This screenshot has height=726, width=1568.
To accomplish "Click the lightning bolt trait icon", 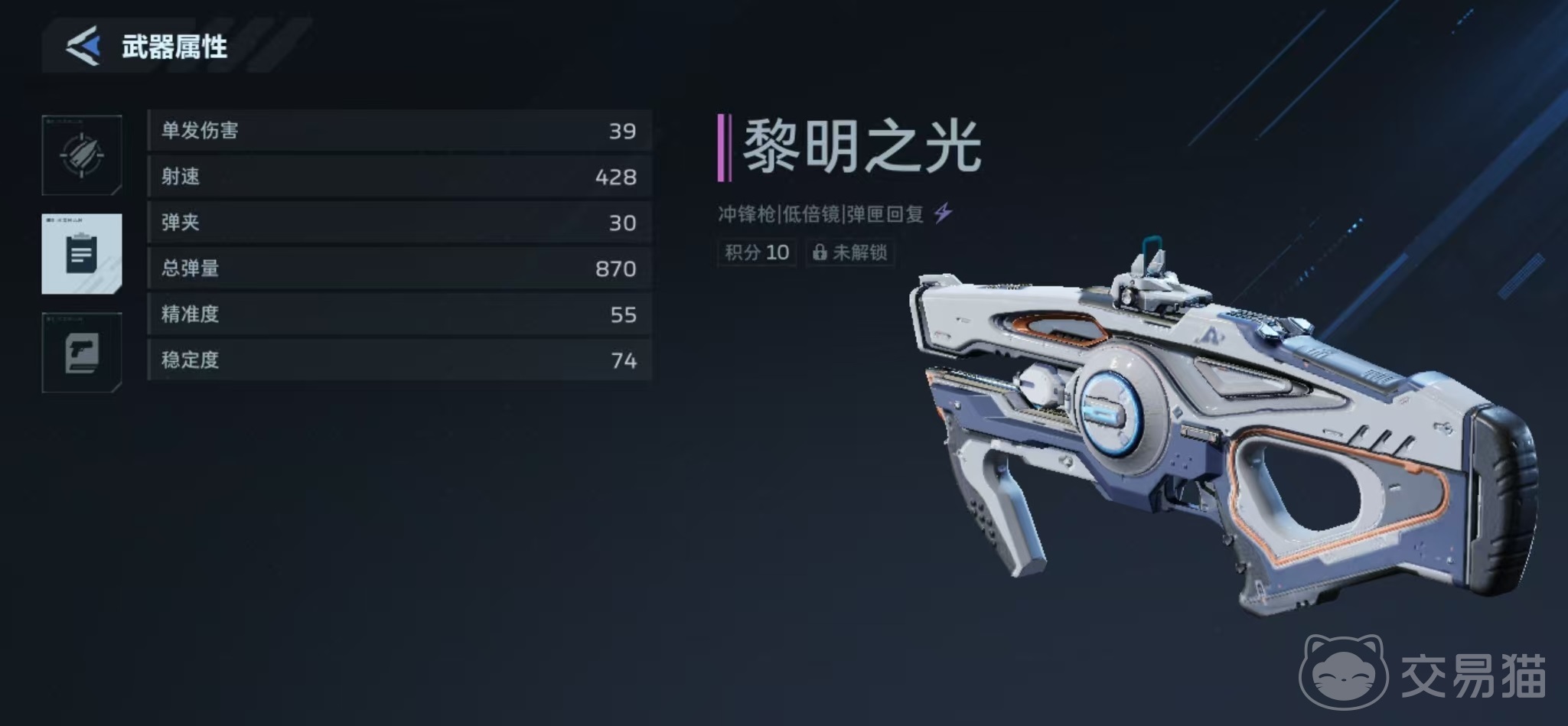I will 944,213.
